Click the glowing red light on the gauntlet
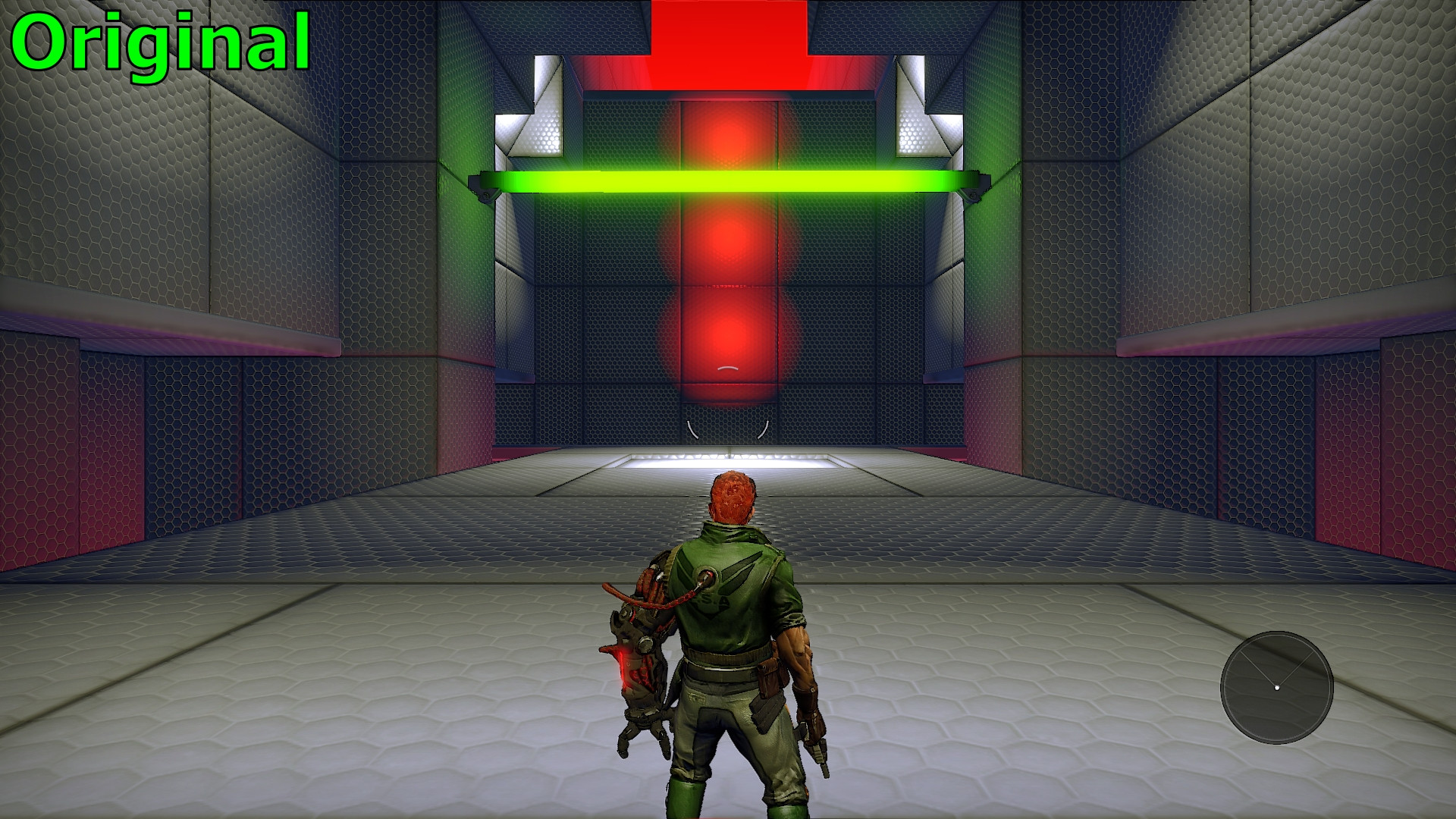Image resolution: width=1456 pixels, height=819 pixels. [623, 667]
